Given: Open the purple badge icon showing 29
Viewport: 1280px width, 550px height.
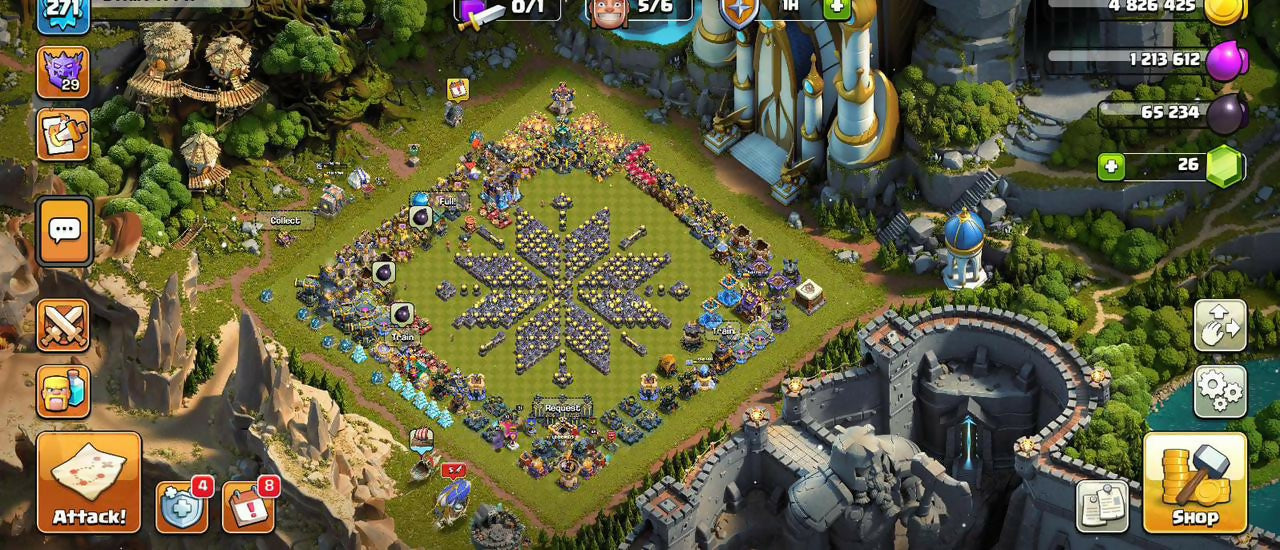Looking at the screenshot, I should [x=63, y=72].
